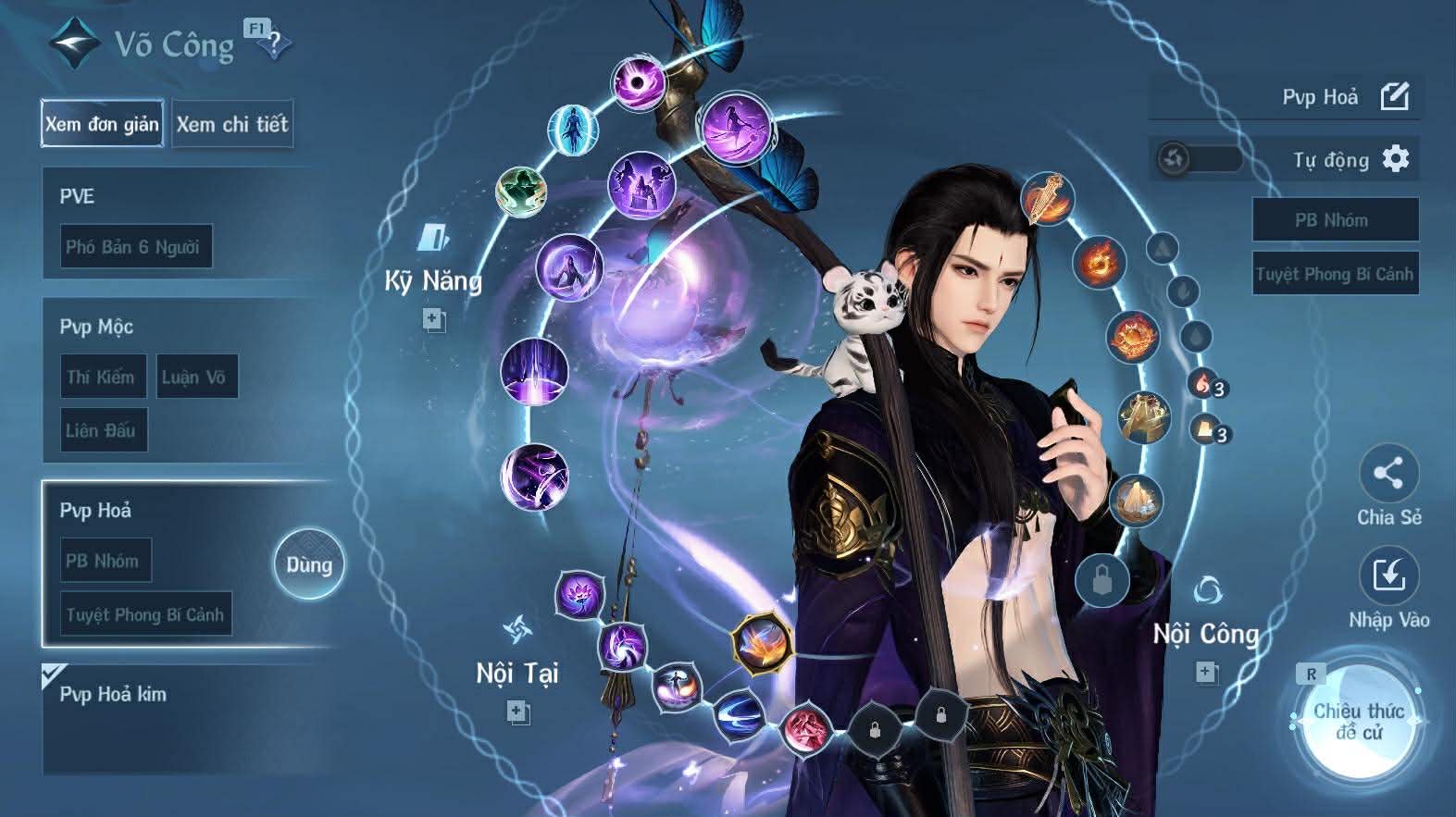Switch to the Xem chi tiết view
This screenshot has height=817, width=1456.
[232, 124]
